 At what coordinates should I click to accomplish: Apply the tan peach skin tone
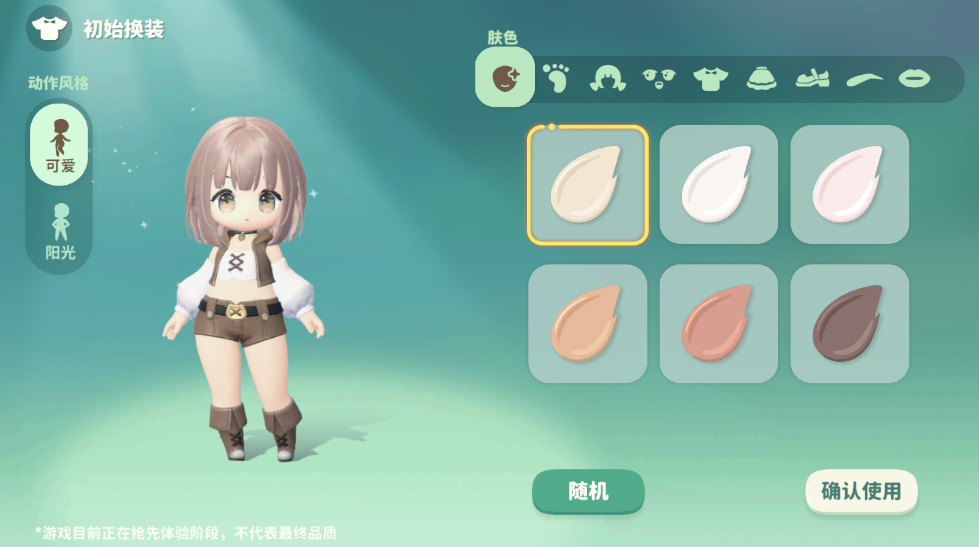tap(588, 323)
